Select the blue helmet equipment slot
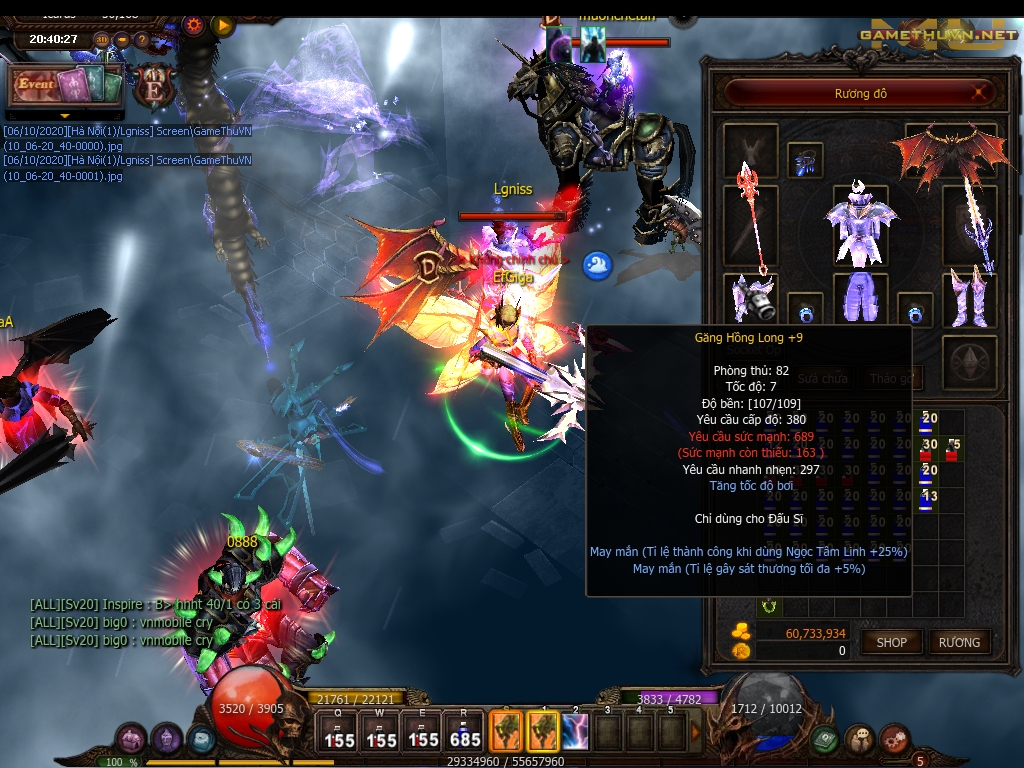This screenshot has height=768, width=1024. click(805, 159)
